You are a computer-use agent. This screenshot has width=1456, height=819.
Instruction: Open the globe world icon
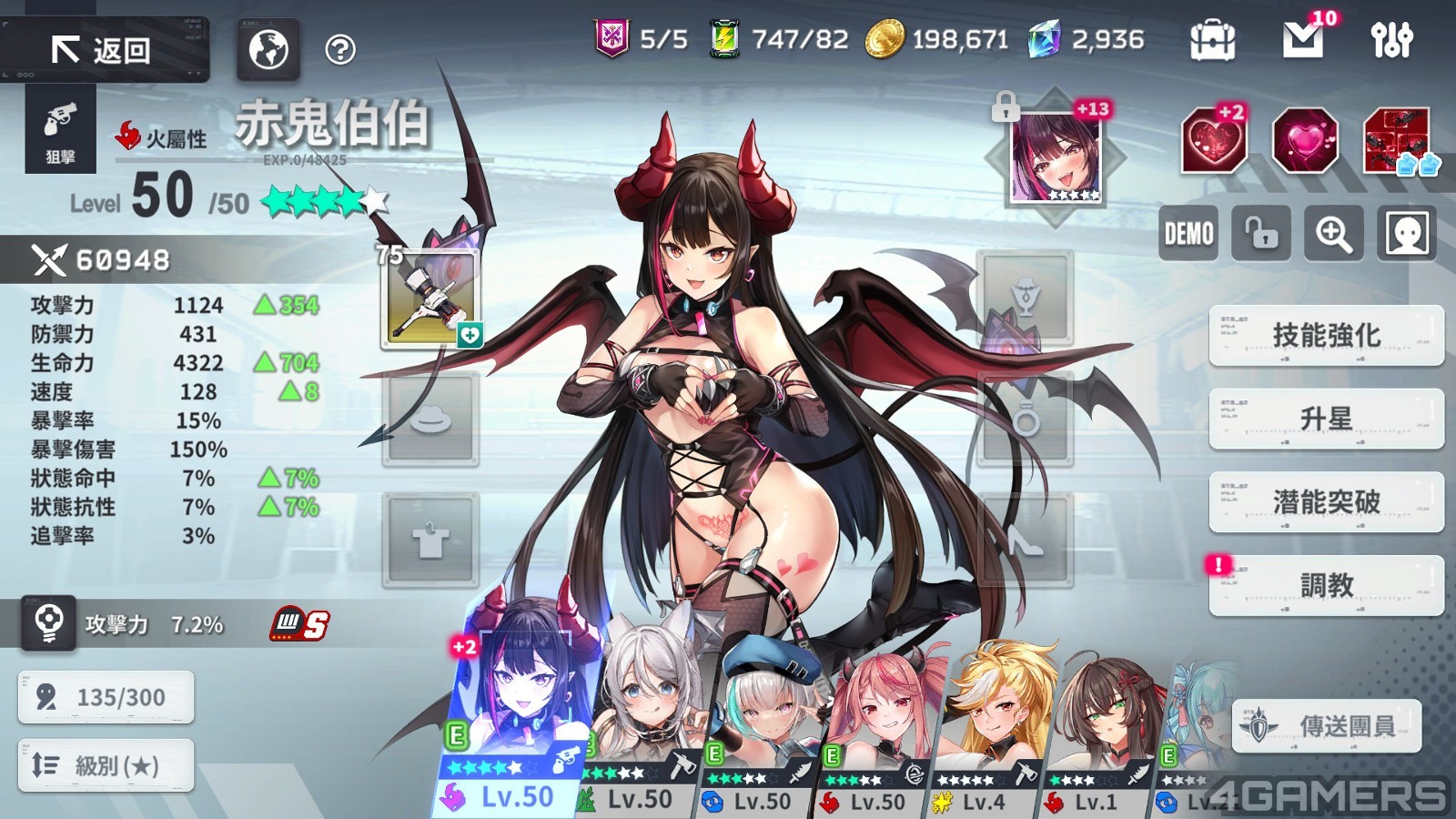pyautogui.click(x=268, y=50)
